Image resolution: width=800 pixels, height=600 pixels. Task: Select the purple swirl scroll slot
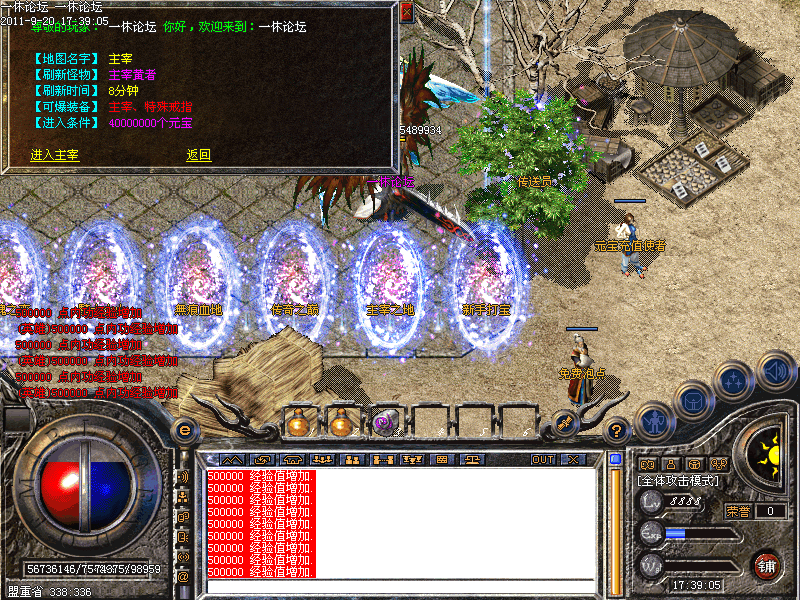click(x=385, y=422)
